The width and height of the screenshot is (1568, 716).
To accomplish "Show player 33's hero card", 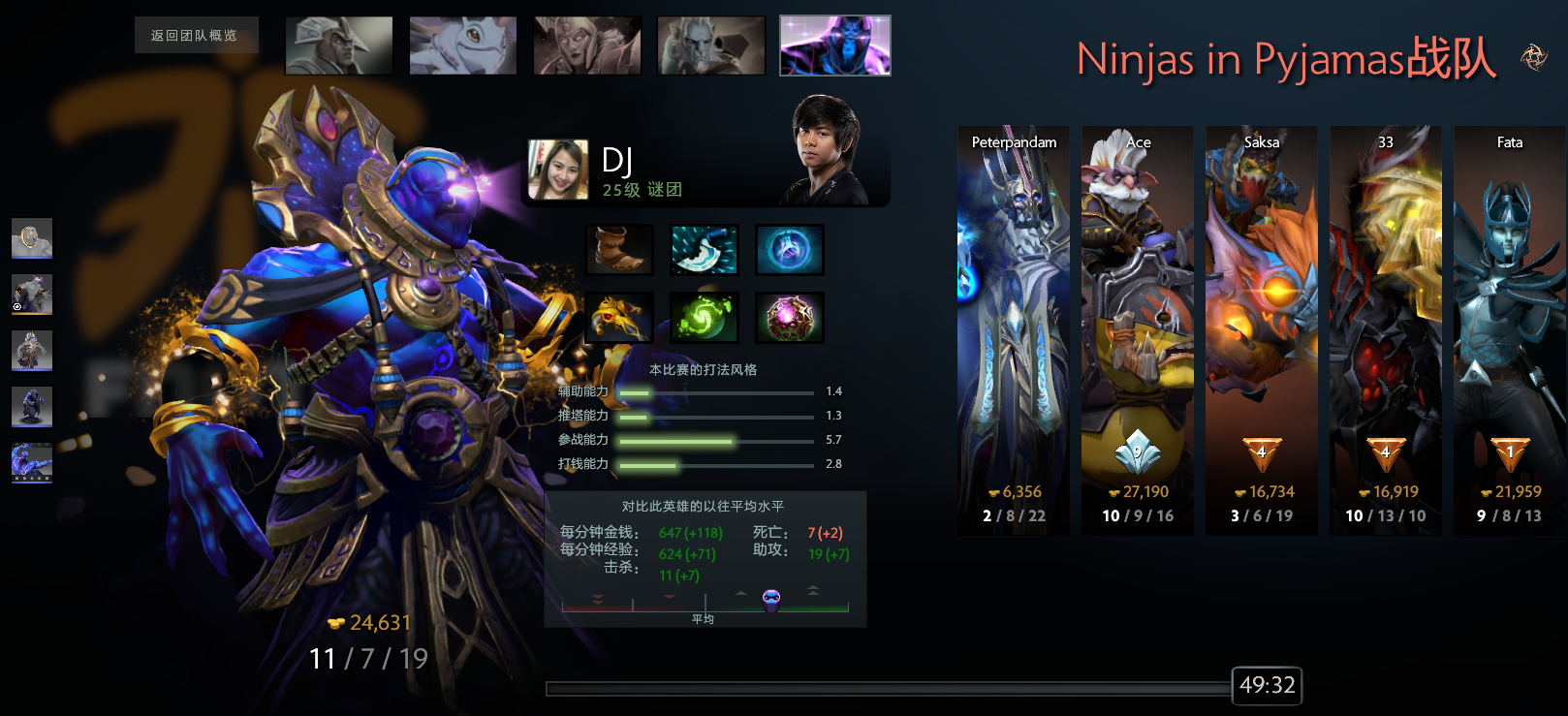I will [x=1386, y=329].
